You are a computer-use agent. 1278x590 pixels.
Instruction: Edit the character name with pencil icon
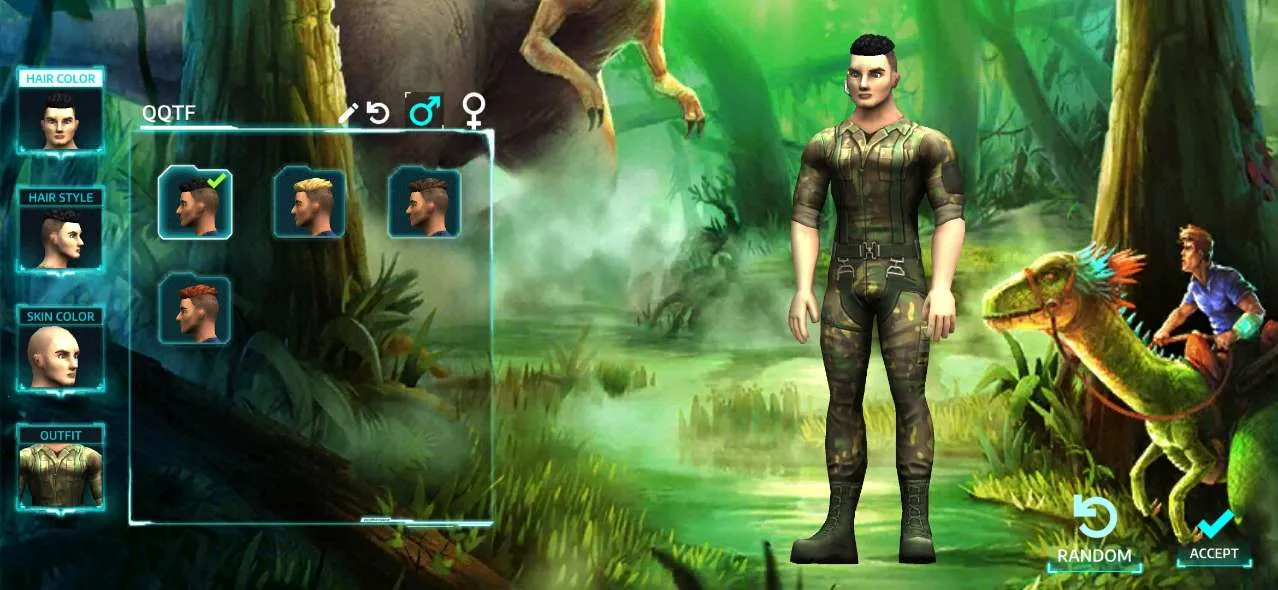tap(347, 113)
